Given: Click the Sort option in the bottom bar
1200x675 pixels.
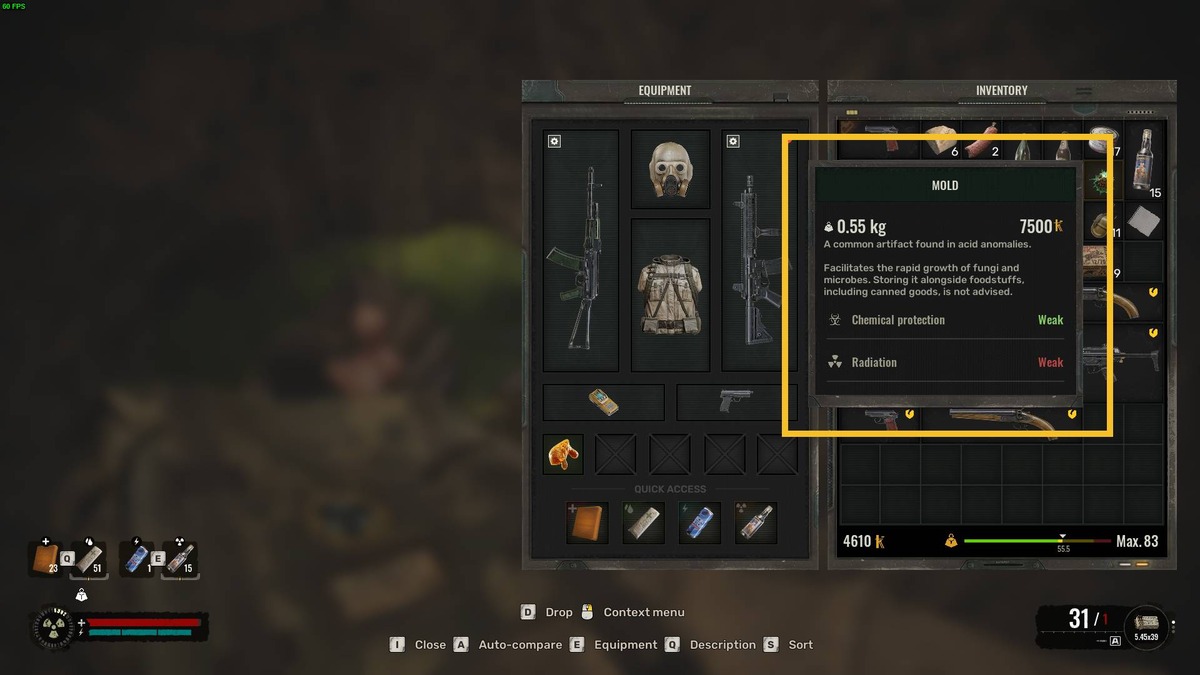Looking at the screenshot, I should (x=800, y=645).
